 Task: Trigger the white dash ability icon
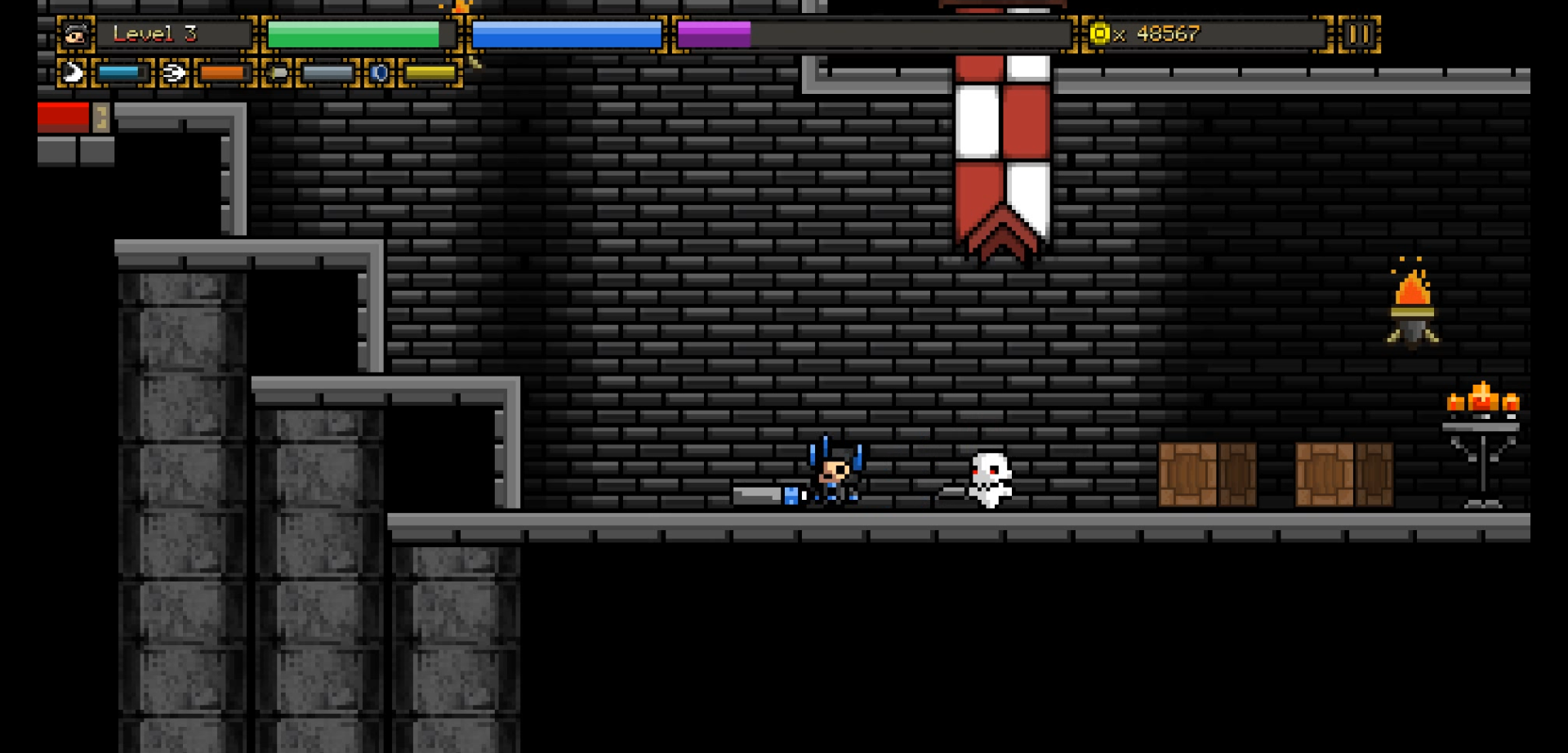[174, 74]
